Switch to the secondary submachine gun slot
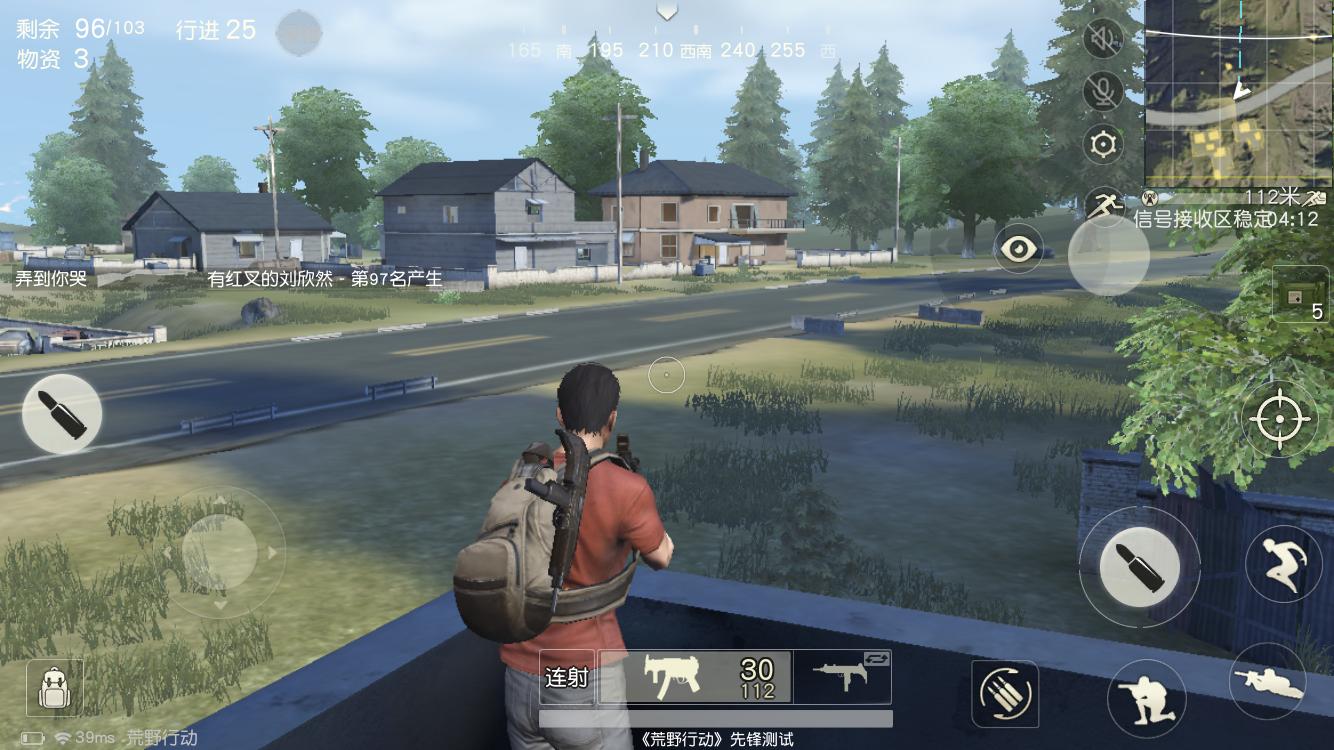The image size is (1334, 750). 842,675
